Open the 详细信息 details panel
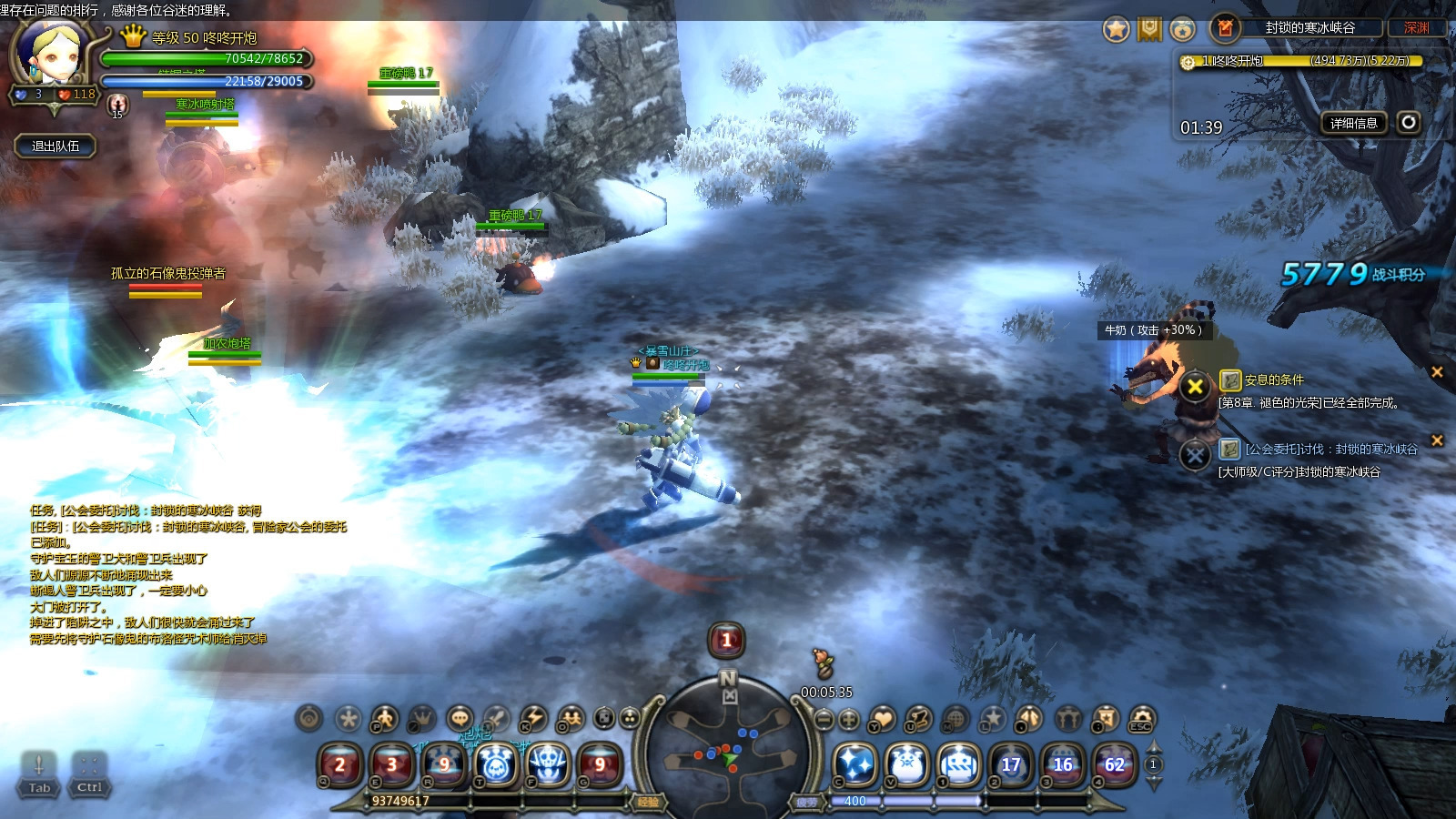This screenshot has width=1456, height=819. [1353, 123]
